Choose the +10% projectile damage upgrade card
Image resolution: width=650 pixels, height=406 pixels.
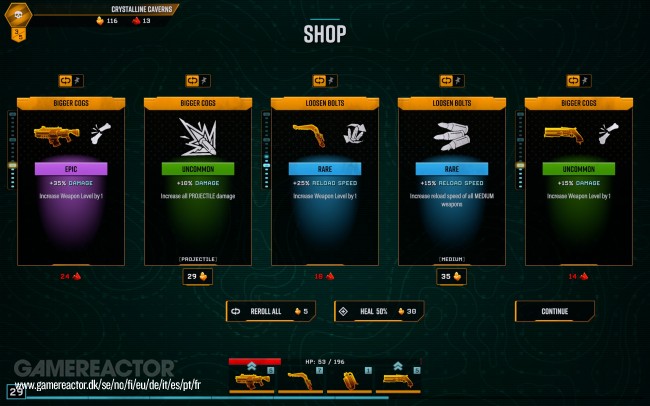(197, 180)
